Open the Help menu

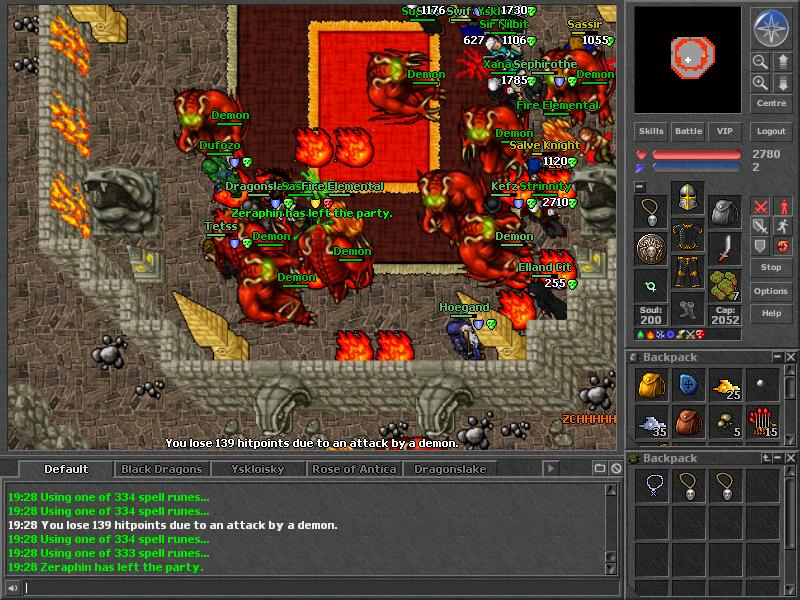tap(771, 313)
